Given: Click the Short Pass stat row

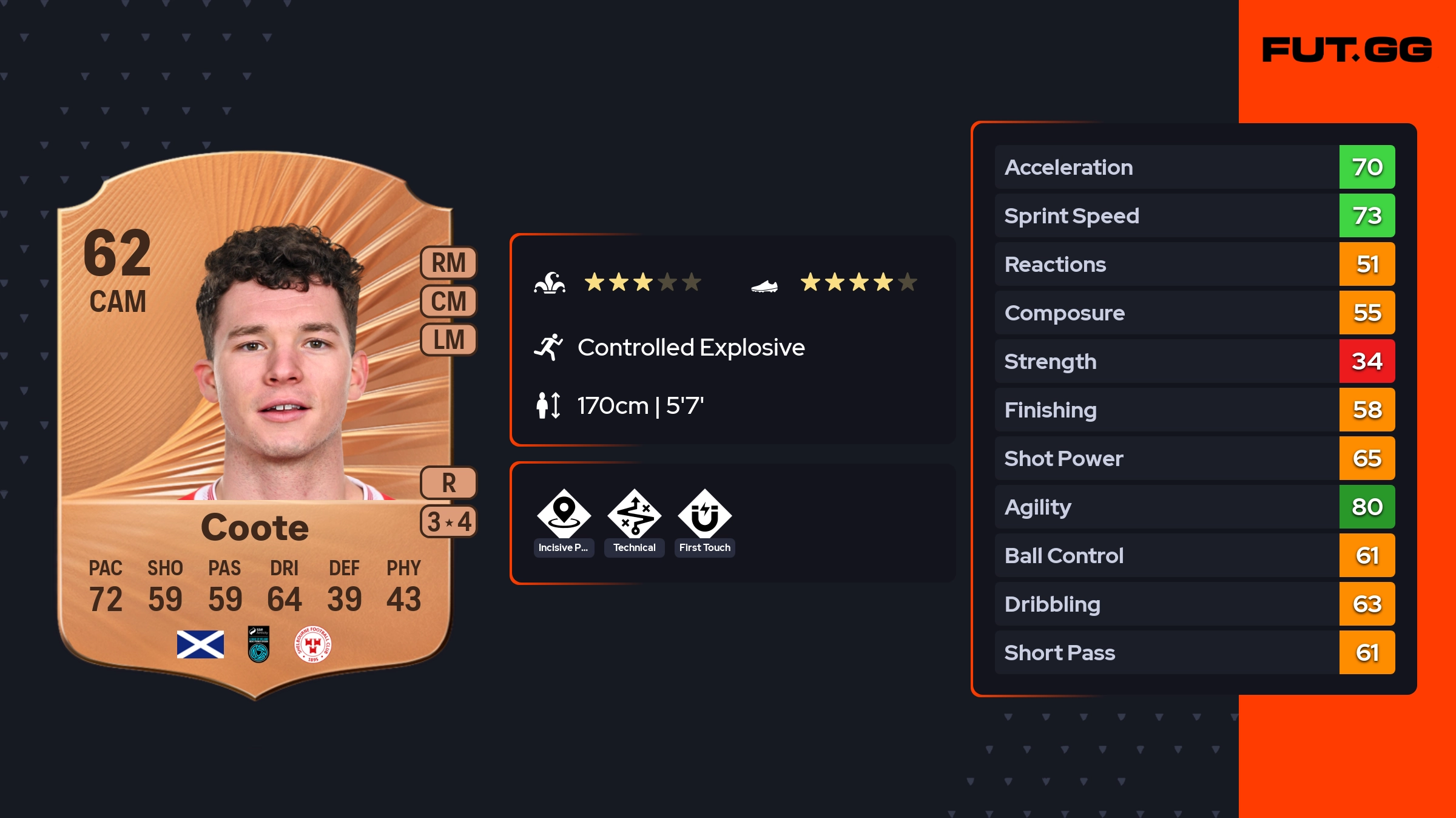Looking at the screenshot, I should [x=1194, y=652].
